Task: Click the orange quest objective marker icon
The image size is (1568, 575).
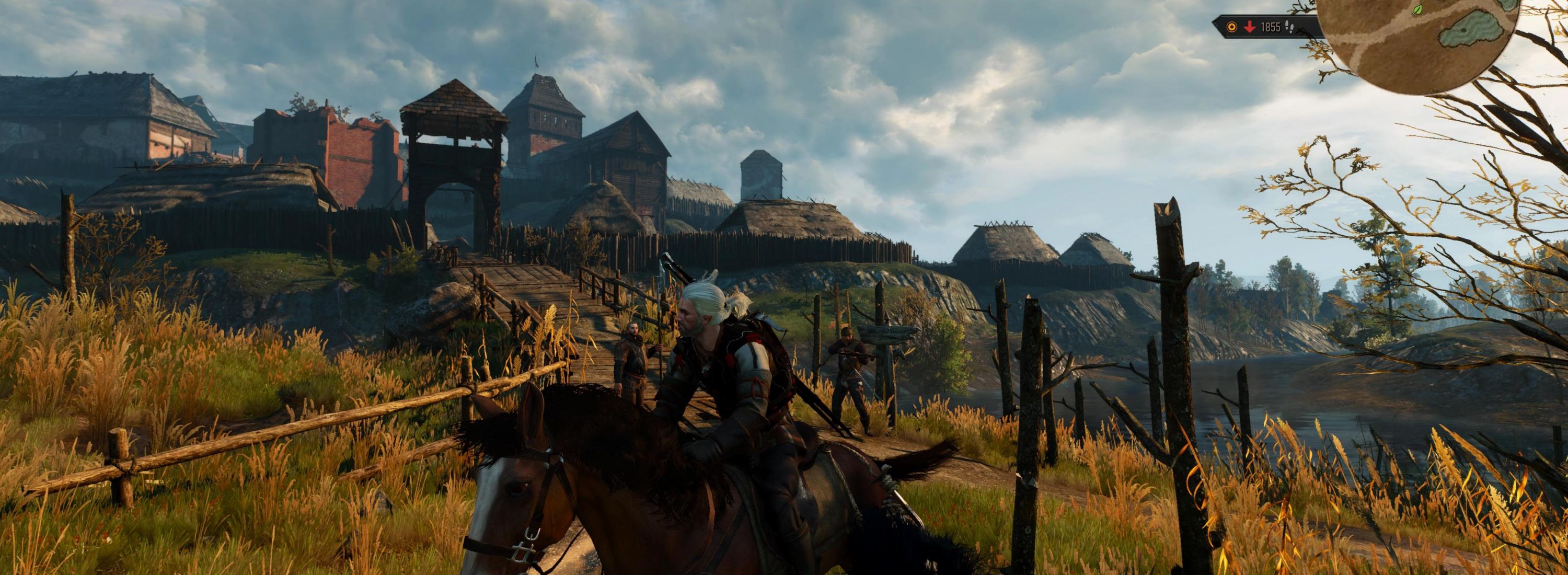Action: [x=1231, y=27]
